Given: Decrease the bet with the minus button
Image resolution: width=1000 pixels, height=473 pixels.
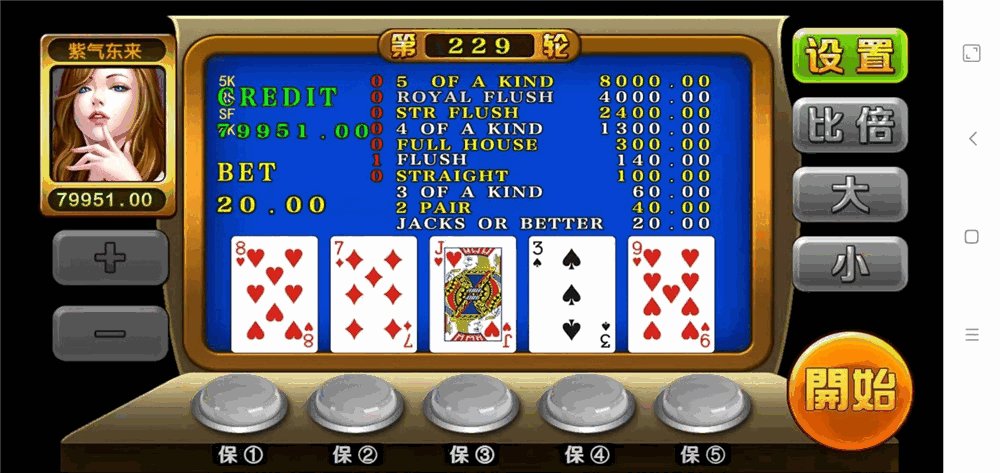Looking at the screenshot, I should pyautogui.click(x=110, y=332).
